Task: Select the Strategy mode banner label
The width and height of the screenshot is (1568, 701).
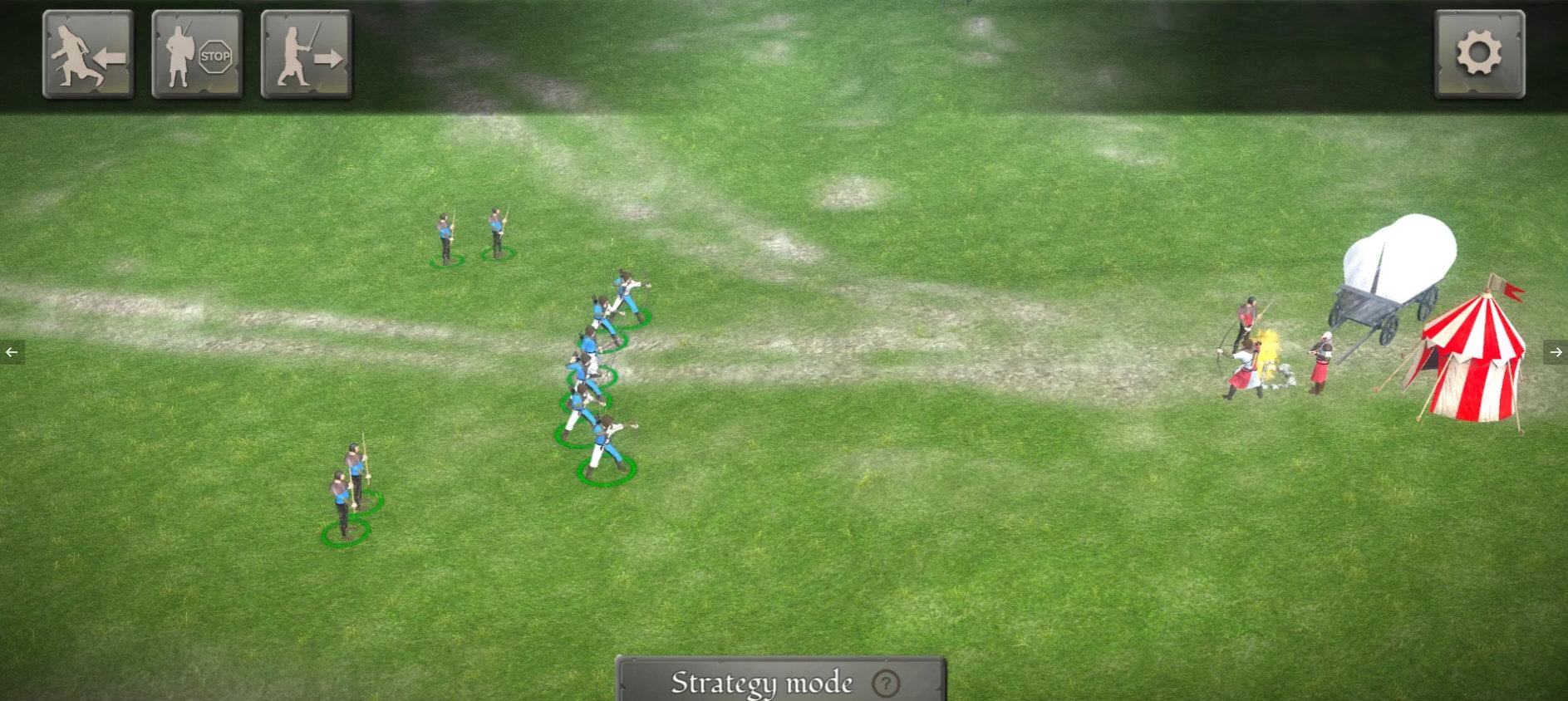Action: pos(760,681)
